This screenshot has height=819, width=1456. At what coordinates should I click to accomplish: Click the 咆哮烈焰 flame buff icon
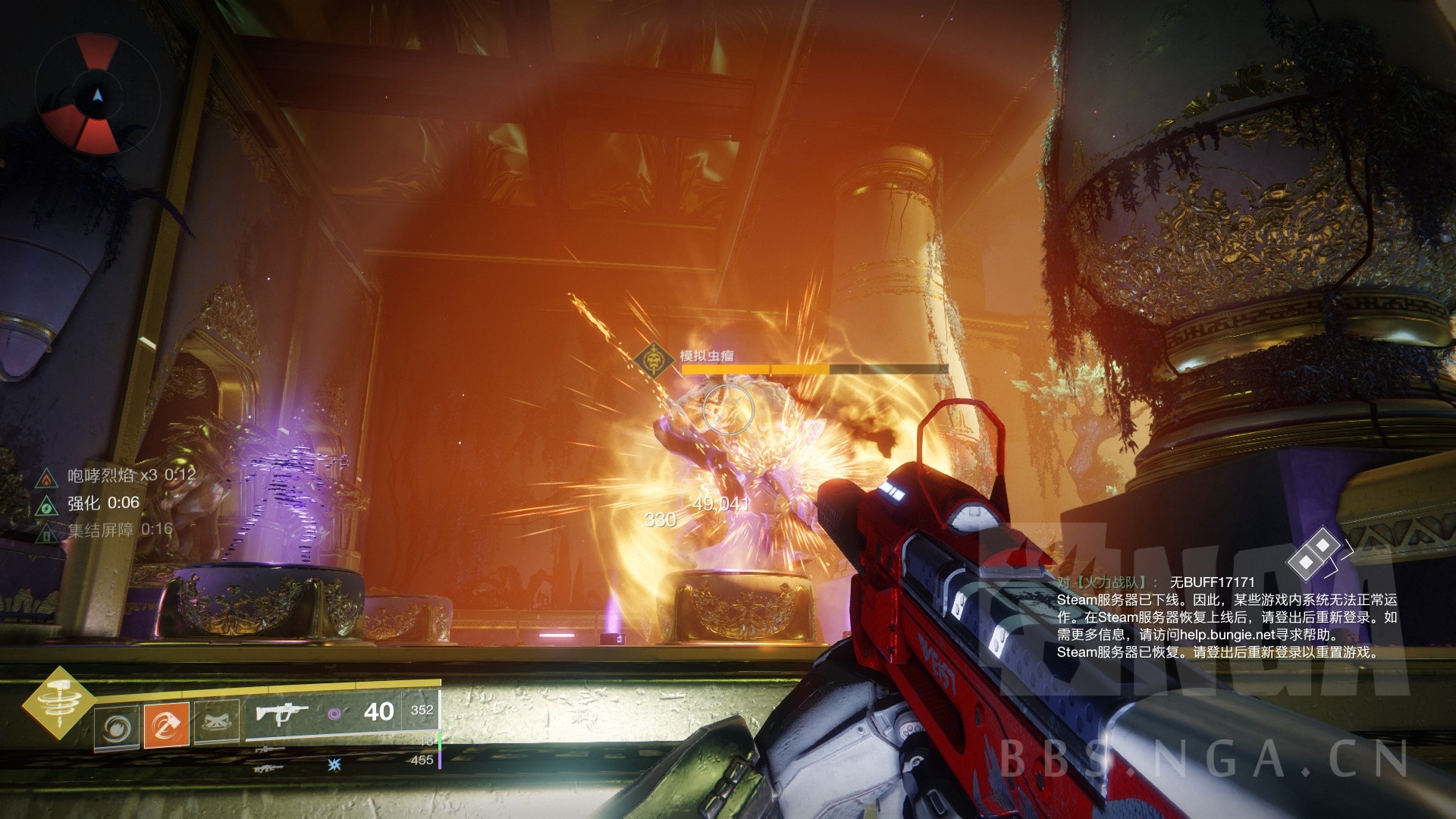coord(48,477)
